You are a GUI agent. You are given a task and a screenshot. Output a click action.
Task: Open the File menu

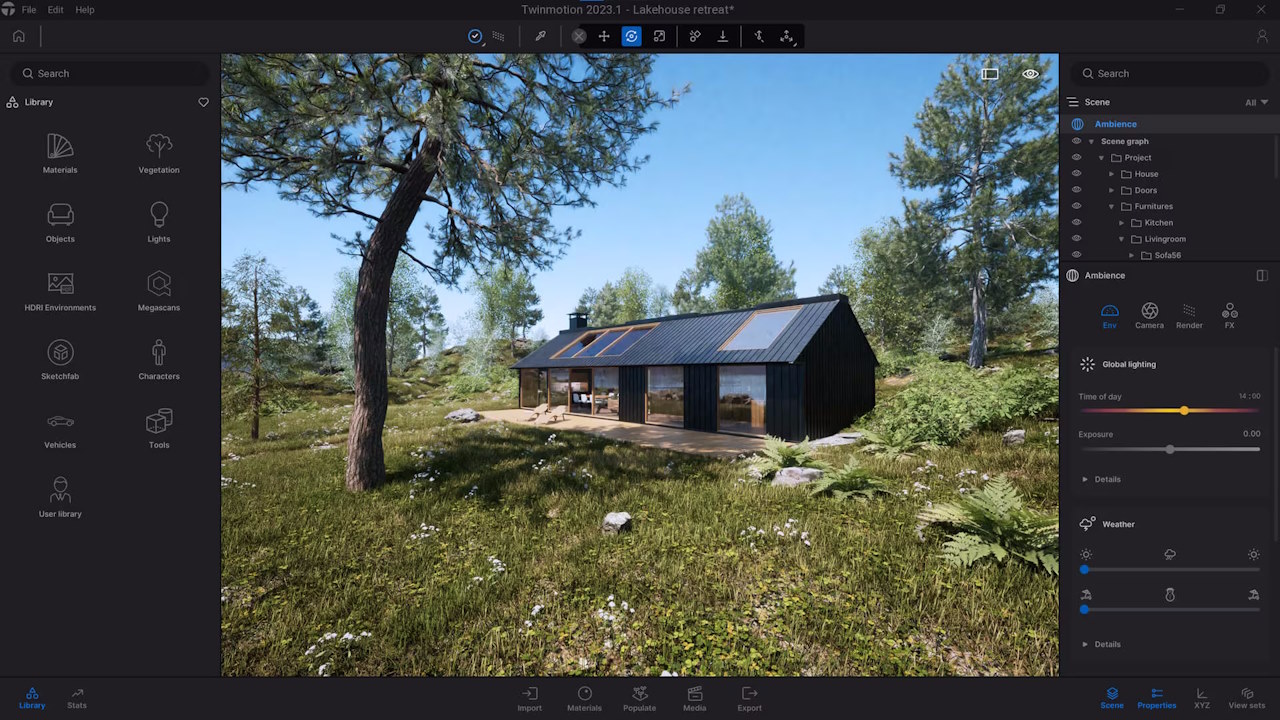(29, 10)
